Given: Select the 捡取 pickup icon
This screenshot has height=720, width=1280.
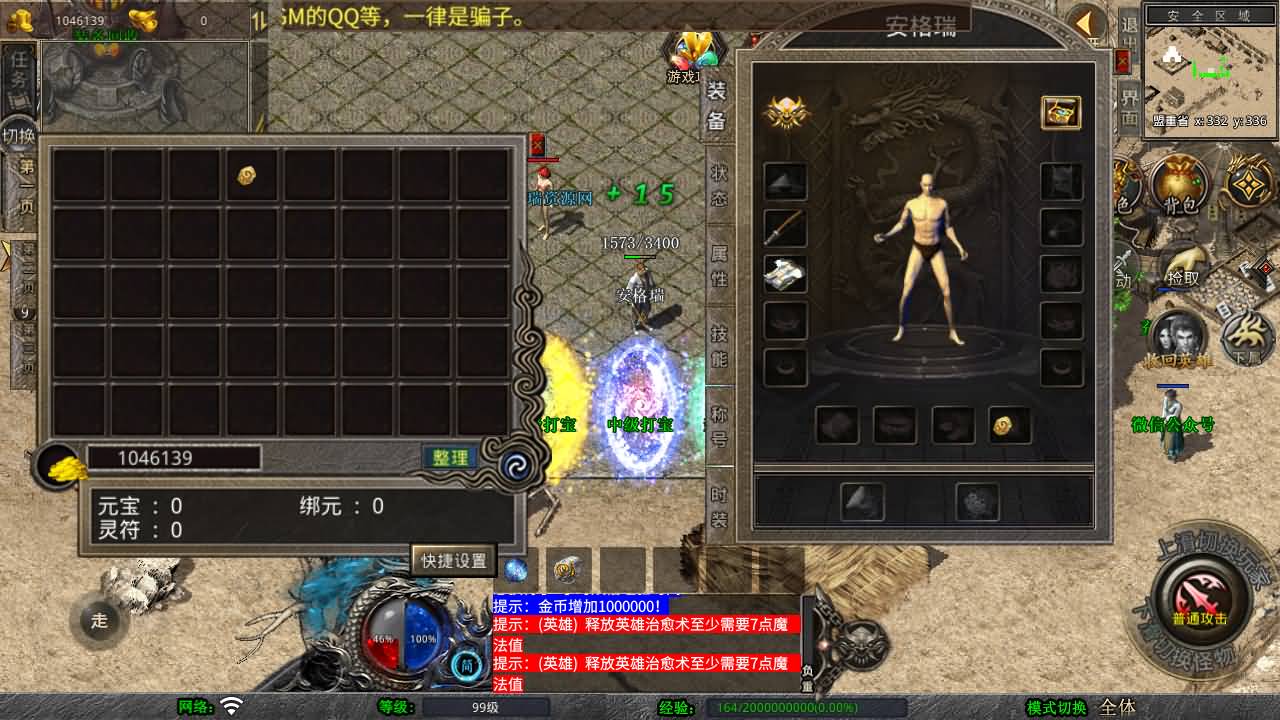Looking at the screenshot, I should click(x=1182, y=270).
